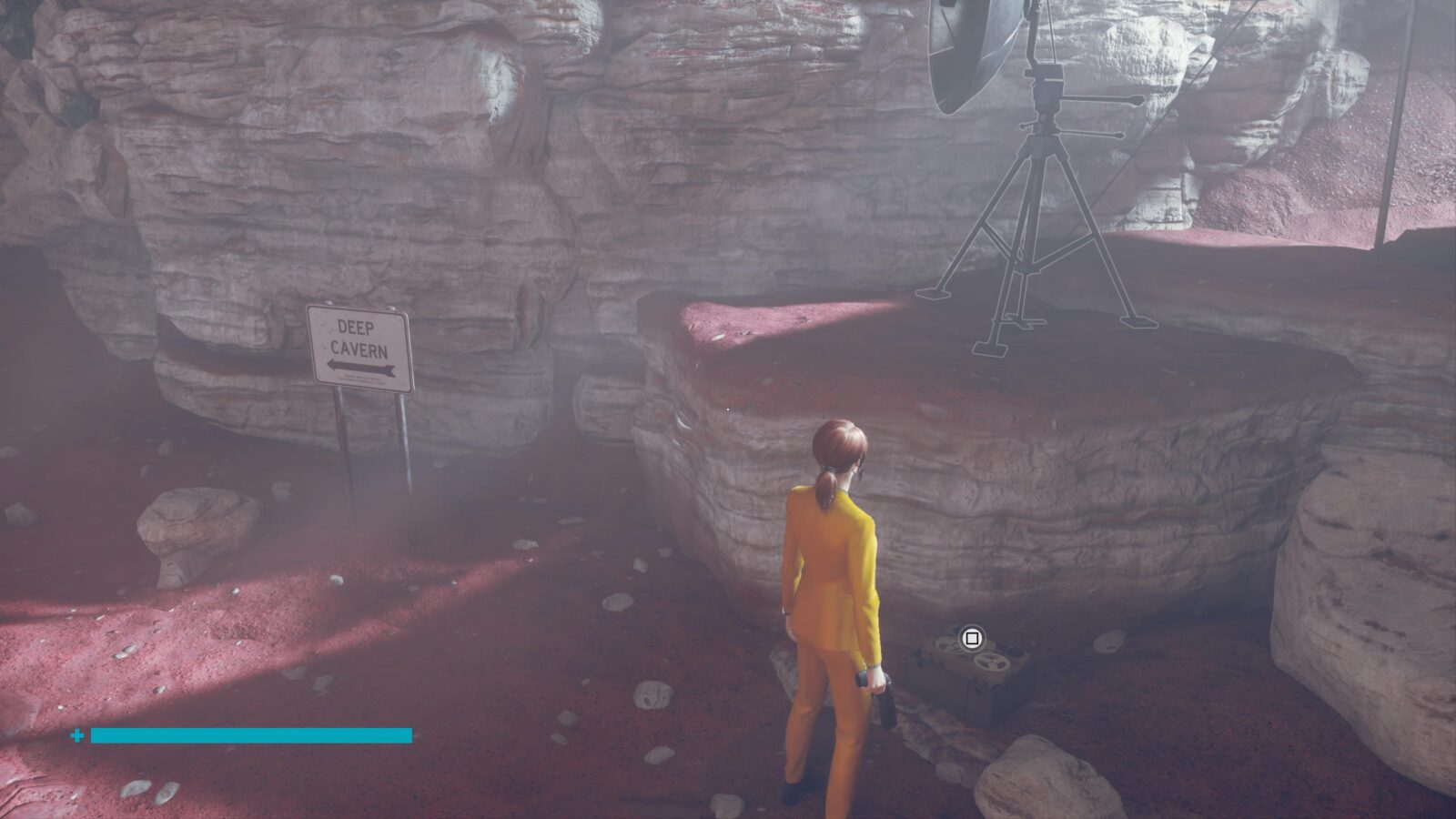1456x819 pixels.
Task: Click the plus health icon
Action: [x=77, y=733]
